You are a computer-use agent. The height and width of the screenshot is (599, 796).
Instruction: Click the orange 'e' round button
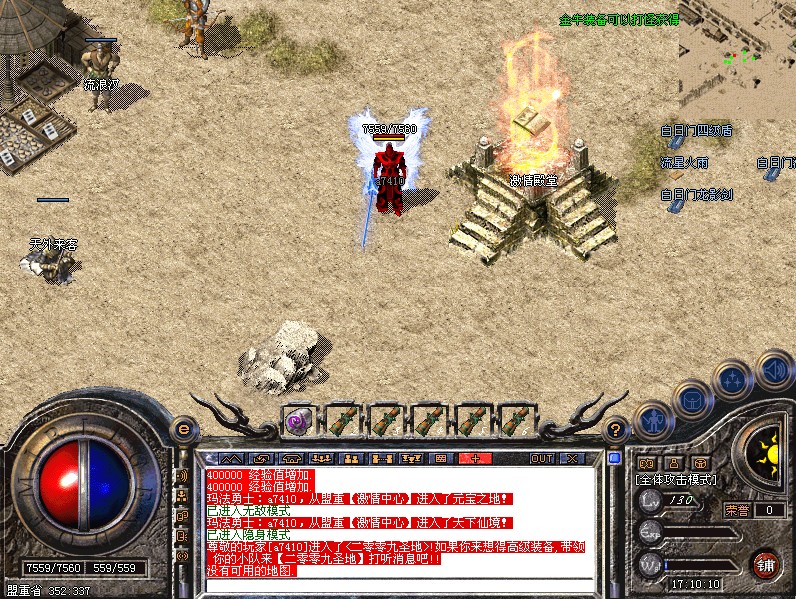coord(183,428)
